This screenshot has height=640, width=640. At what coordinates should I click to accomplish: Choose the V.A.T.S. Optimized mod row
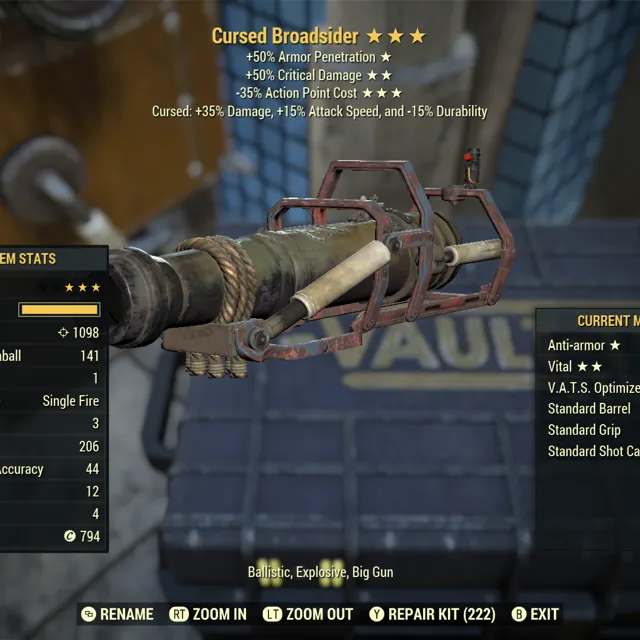(x=593, y=387)
